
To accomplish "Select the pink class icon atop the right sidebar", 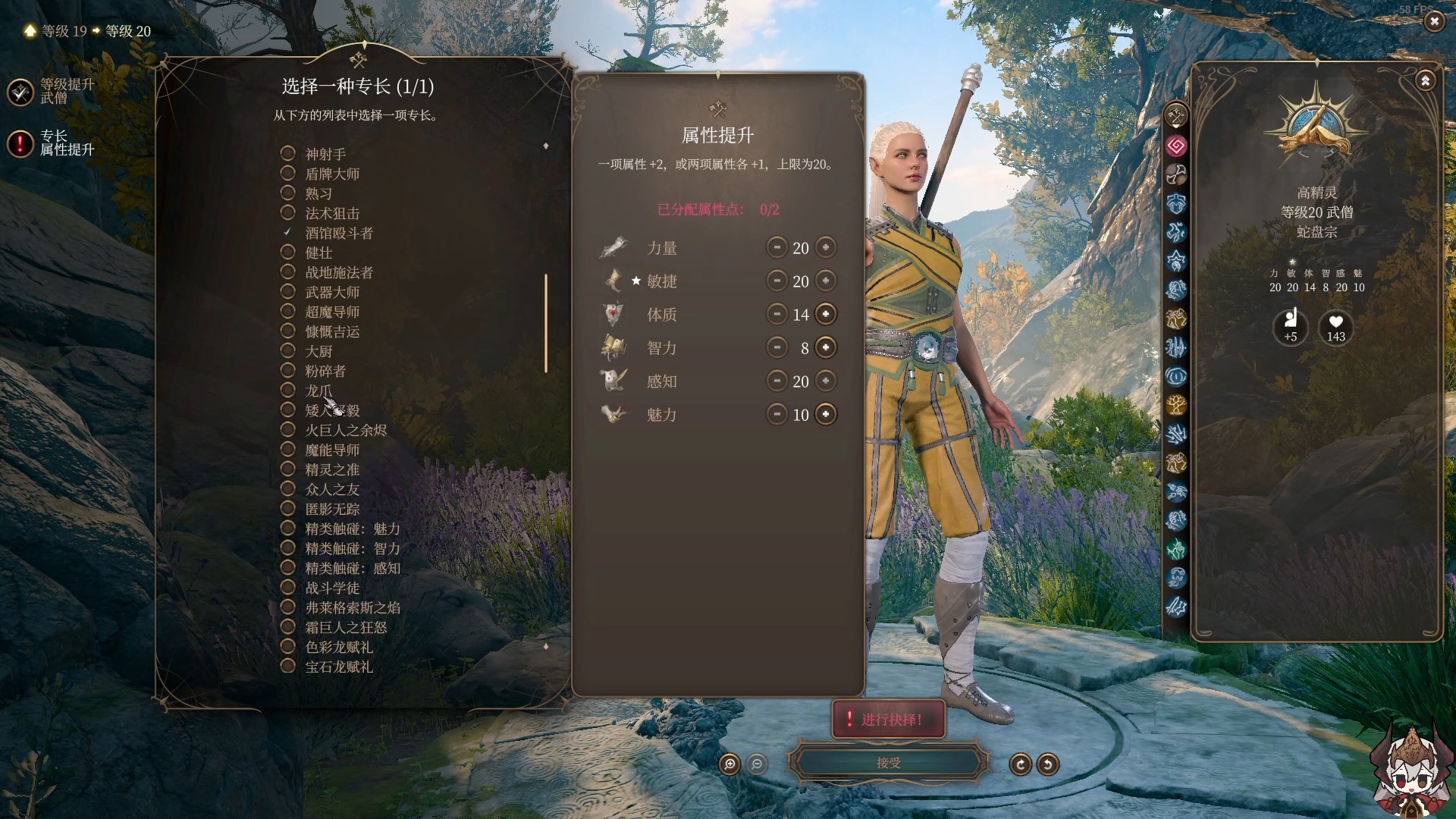I will pos(1177,146).
